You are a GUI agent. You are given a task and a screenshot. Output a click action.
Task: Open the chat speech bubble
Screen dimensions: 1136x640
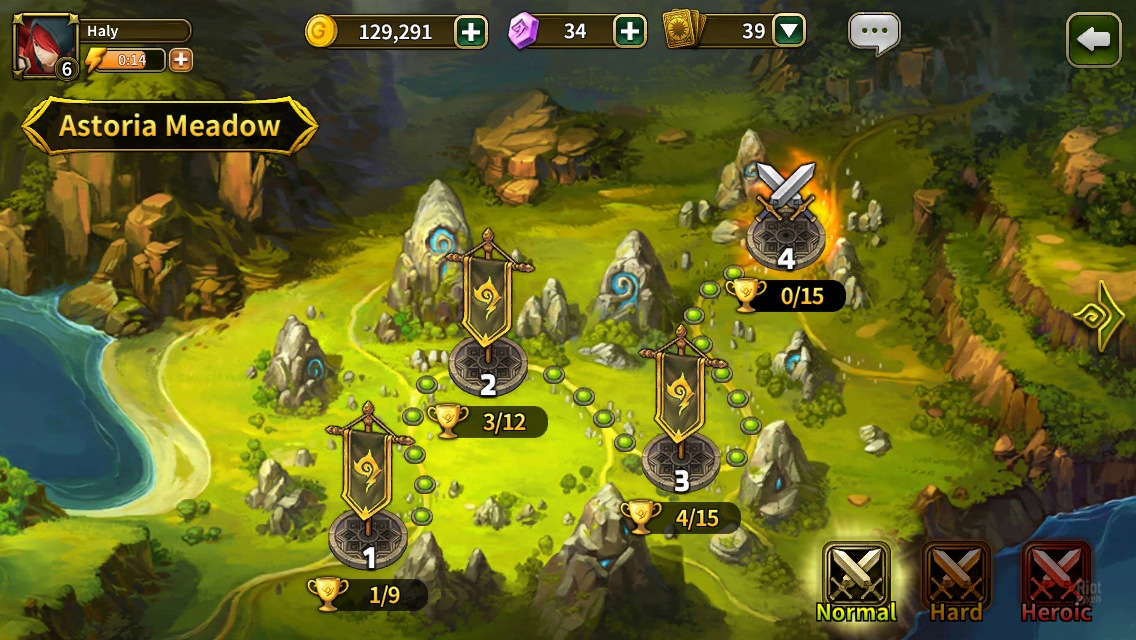pos(874,34)
